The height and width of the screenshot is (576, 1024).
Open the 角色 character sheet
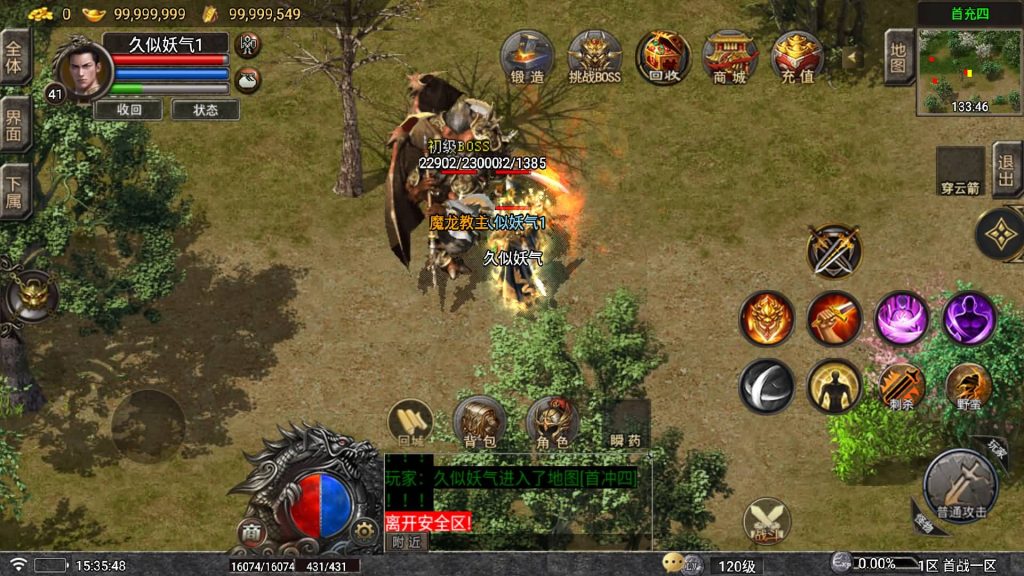(552, 421)
